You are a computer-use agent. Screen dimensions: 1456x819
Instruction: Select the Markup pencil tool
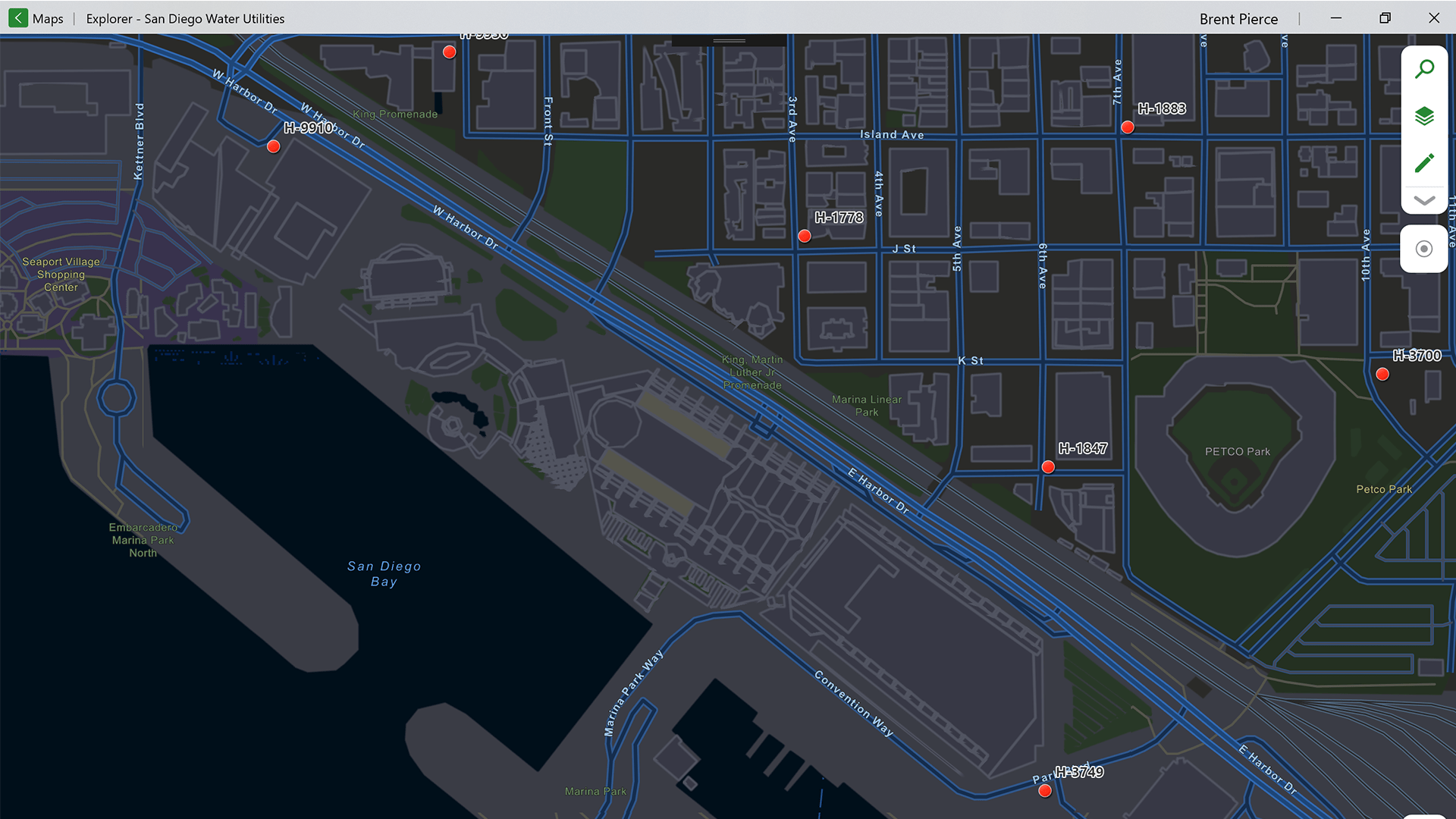click(x=1425, y=162)
